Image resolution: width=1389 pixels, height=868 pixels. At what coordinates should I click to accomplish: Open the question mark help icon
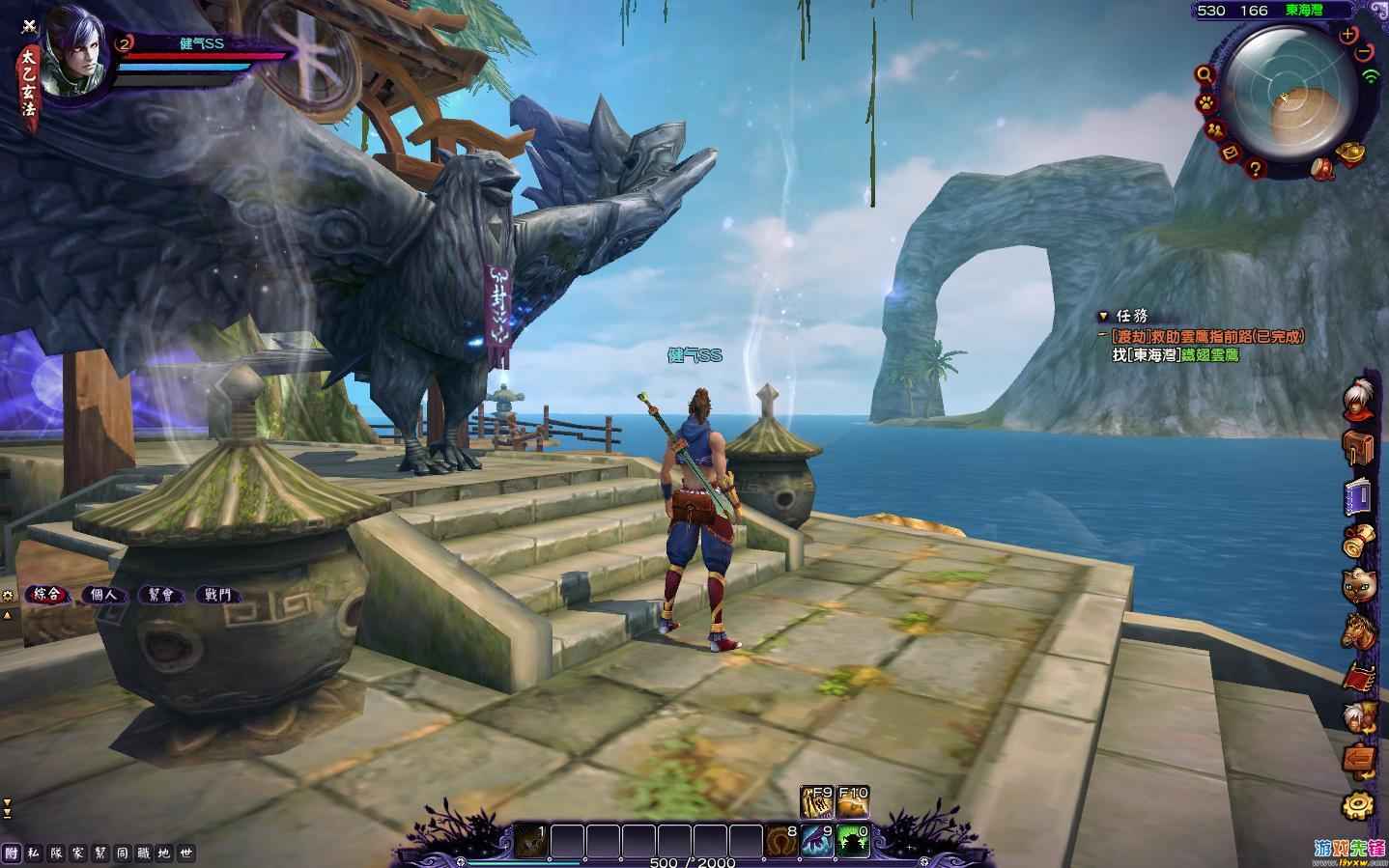pyautogui.click(x=1256, y=168)
